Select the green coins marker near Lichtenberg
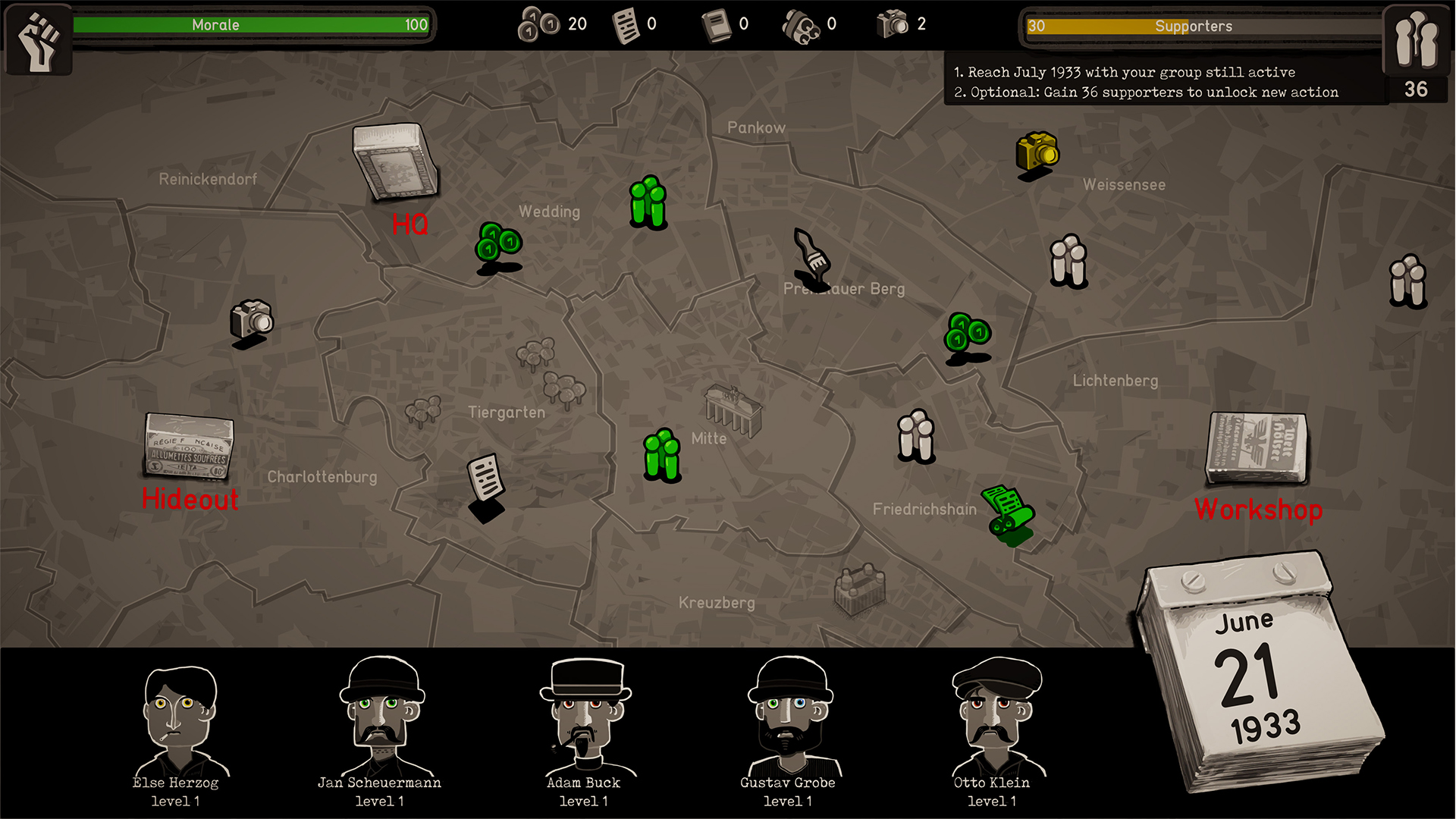 (967, 334)
